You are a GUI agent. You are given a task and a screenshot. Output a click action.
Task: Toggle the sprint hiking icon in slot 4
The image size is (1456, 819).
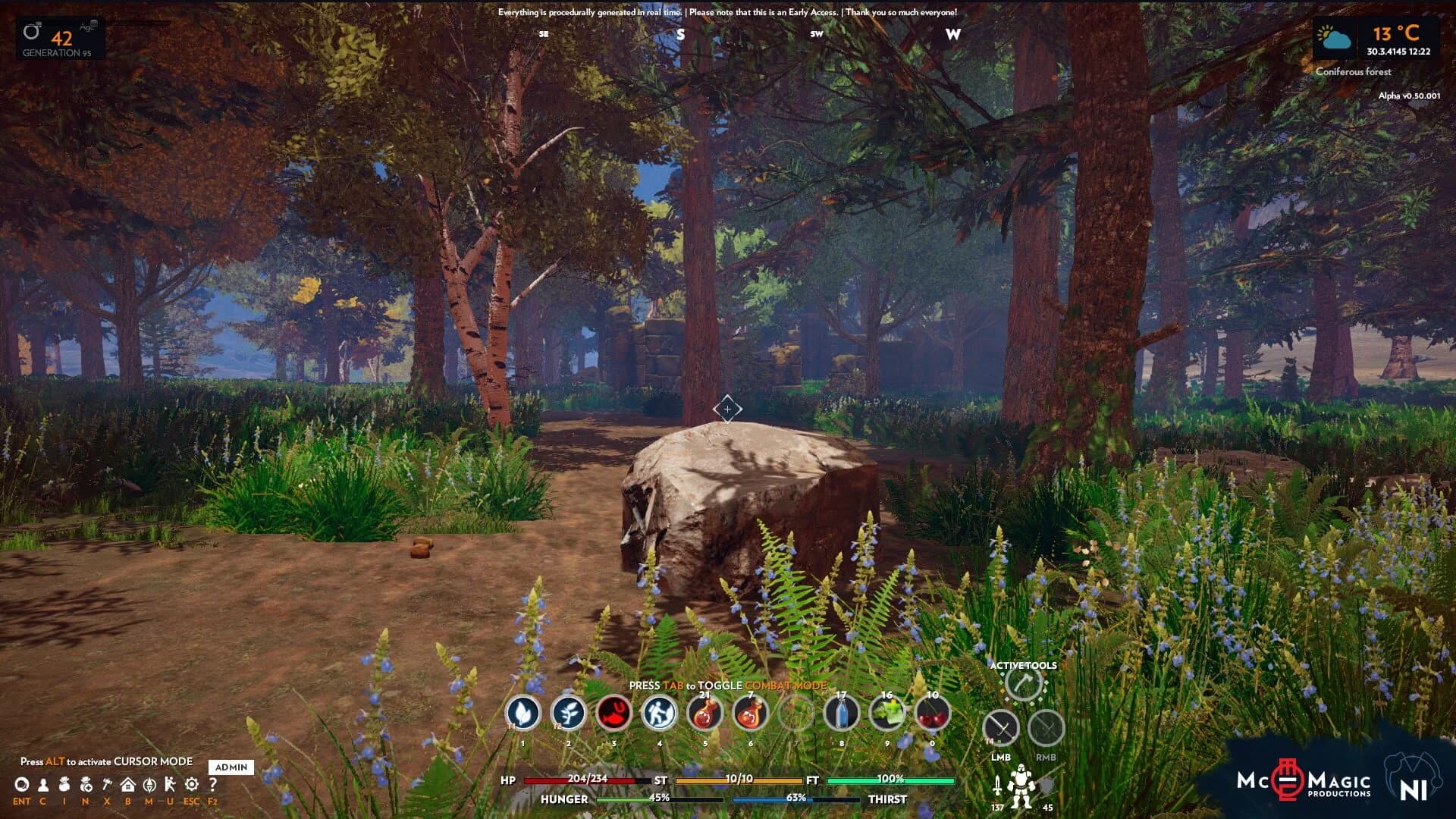pos(660,714)
